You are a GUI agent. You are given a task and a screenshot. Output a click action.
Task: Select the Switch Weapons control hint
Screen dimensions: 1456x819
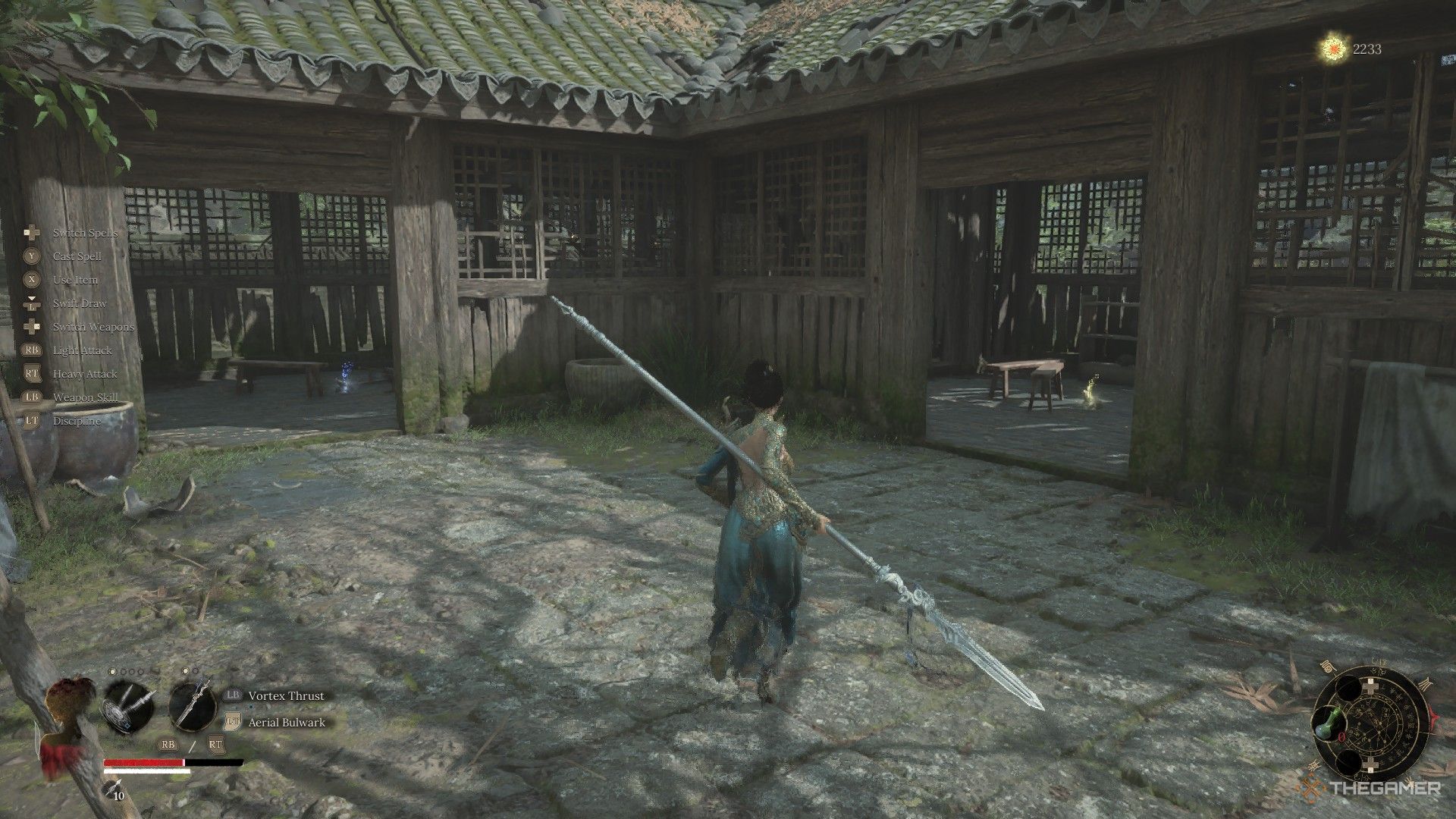(x=93, y=327)
